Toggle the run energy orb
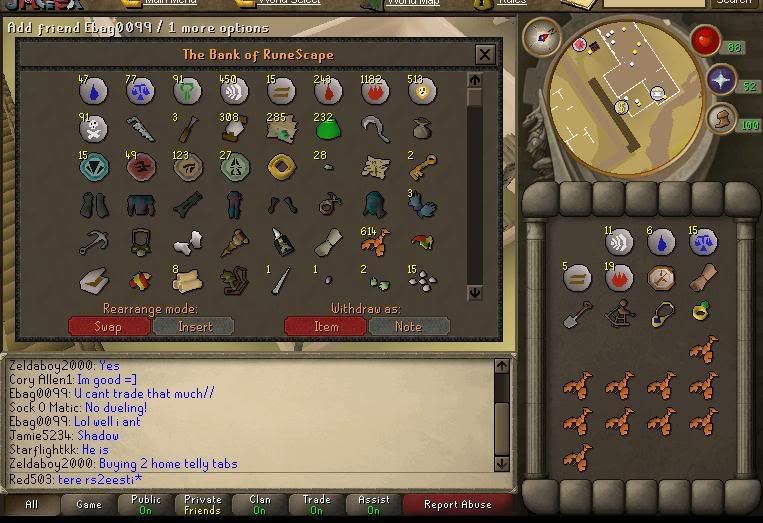 coord(720,120)
